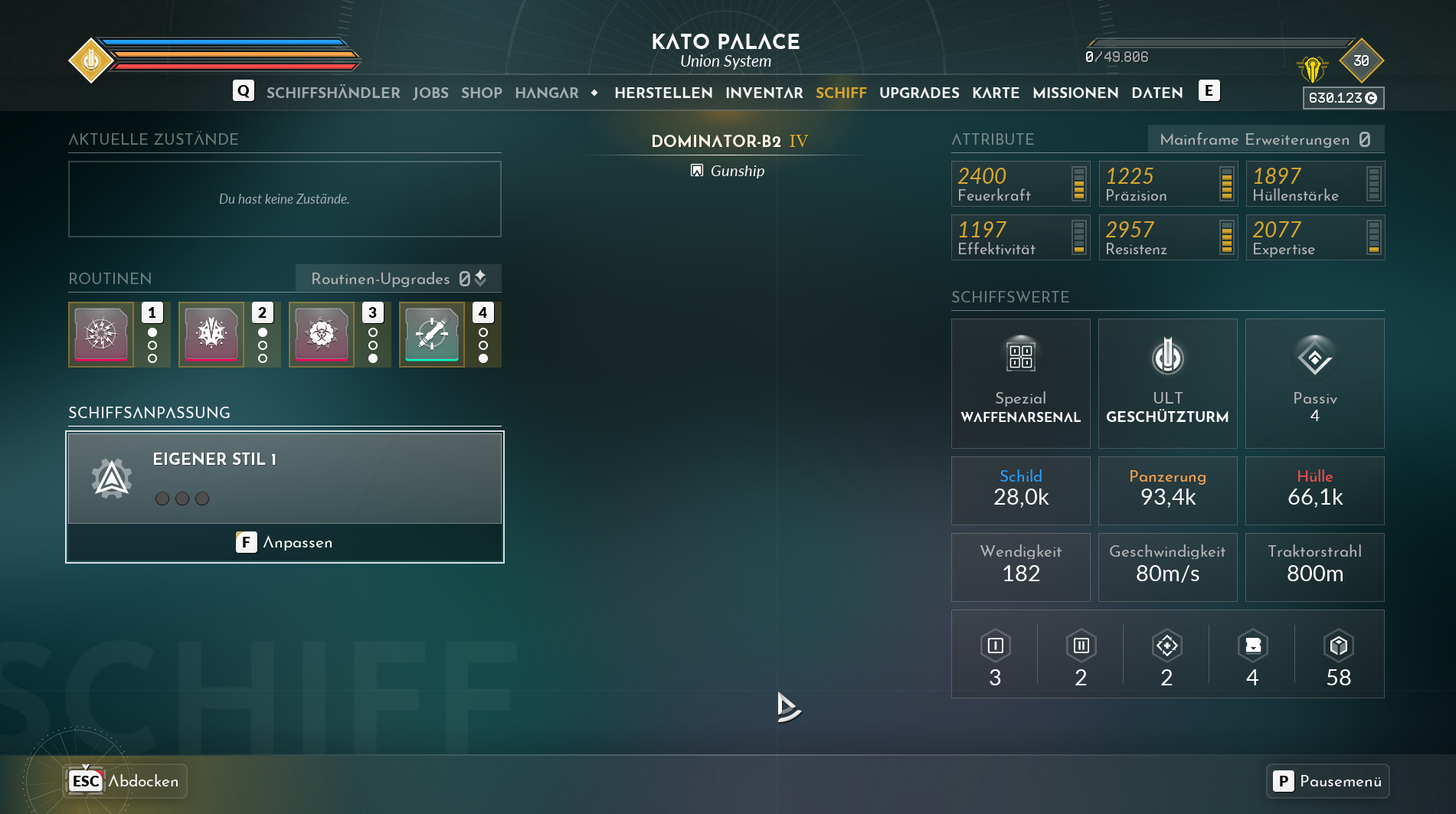Select the Spezial Waffenarsenal tile

[x=1020, y=383]
